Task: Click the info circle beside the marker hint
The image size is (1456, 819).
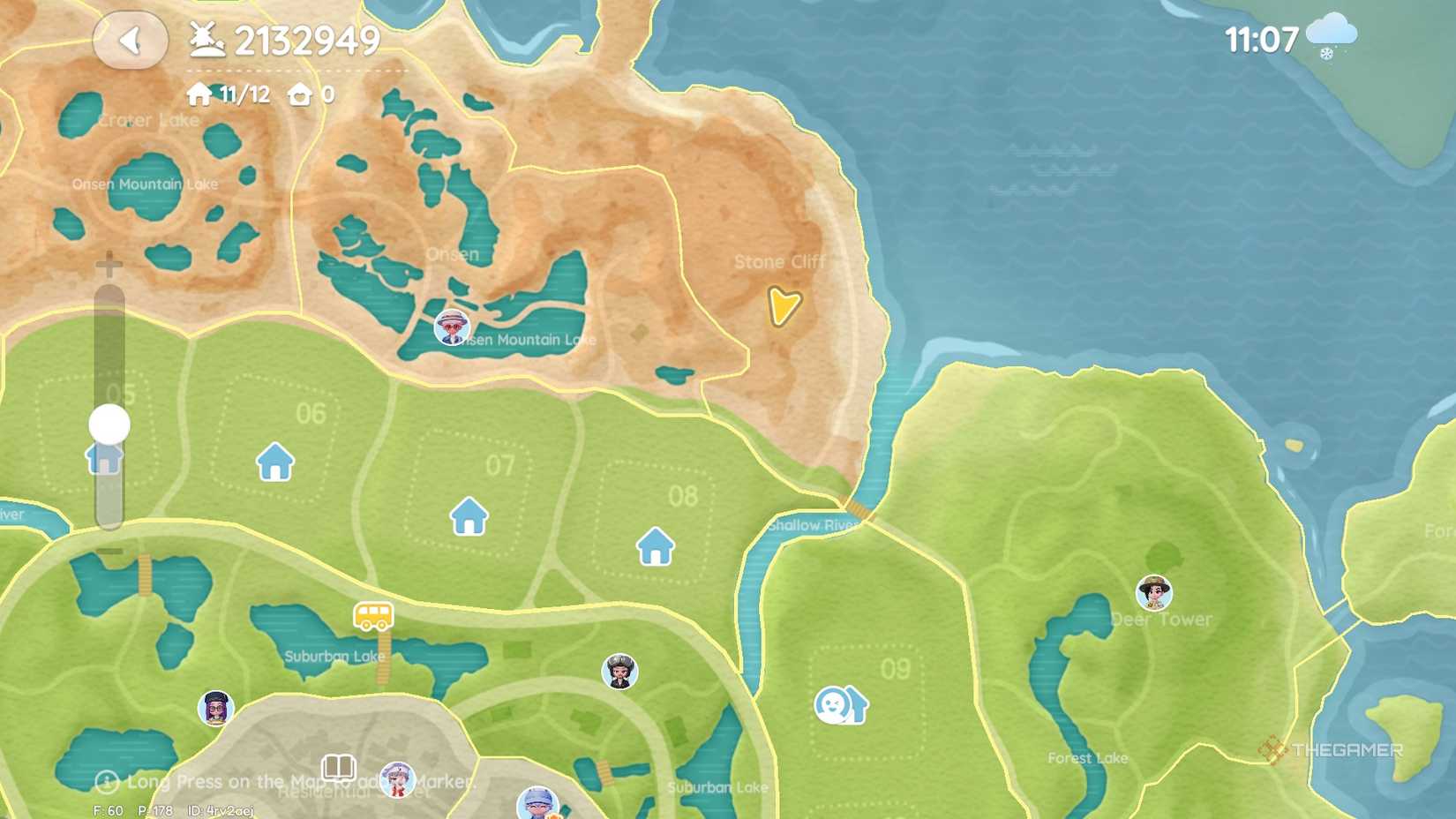Action: (107, 781)
